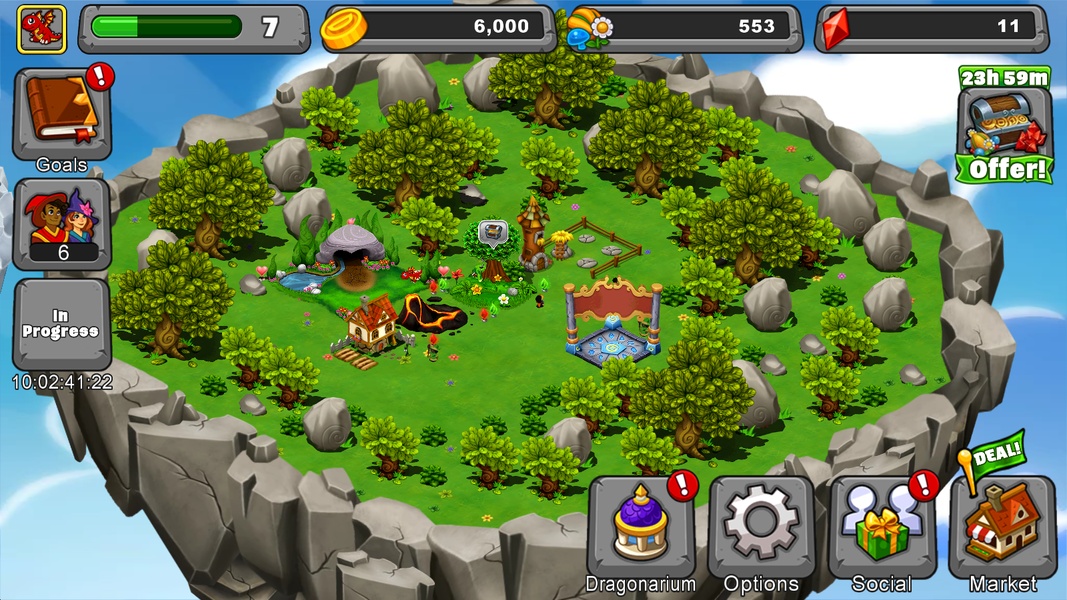
Task: Tap the wizard friends portrait button
Action: tap(62, 224)
